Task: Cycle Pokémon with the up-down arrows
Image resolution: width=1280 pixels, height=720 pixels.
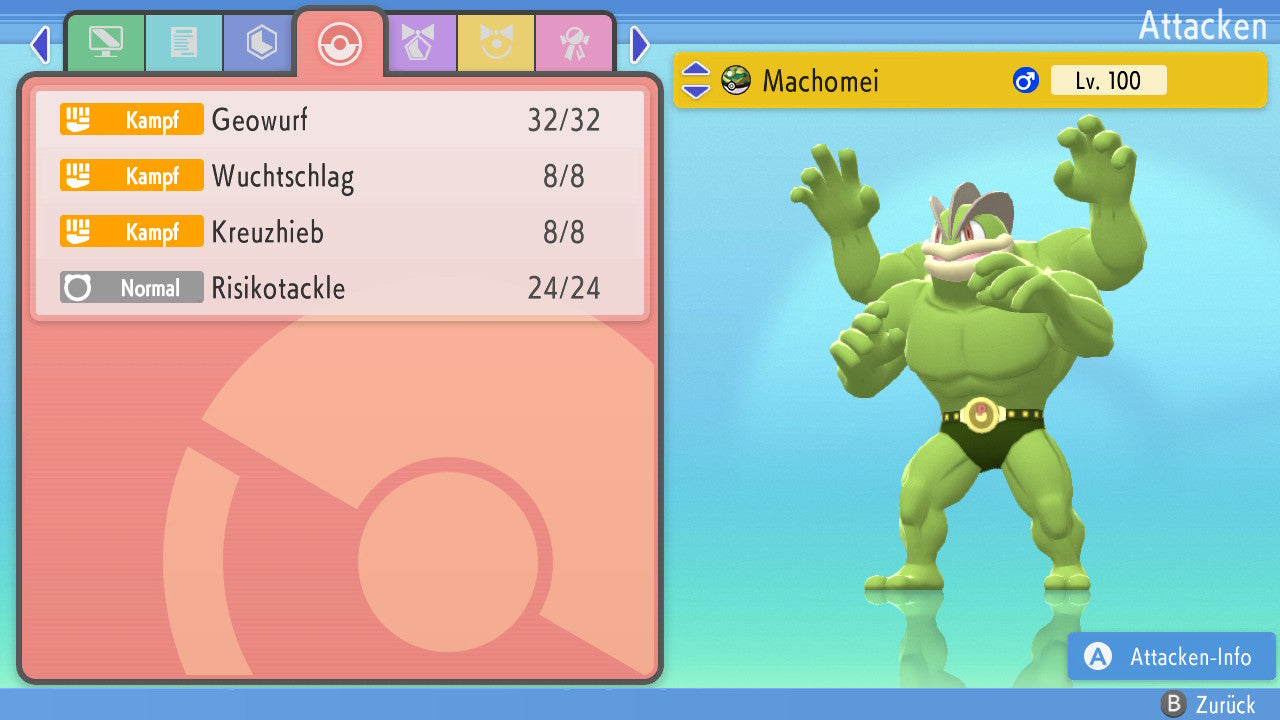Action: [x=696, y=81]
